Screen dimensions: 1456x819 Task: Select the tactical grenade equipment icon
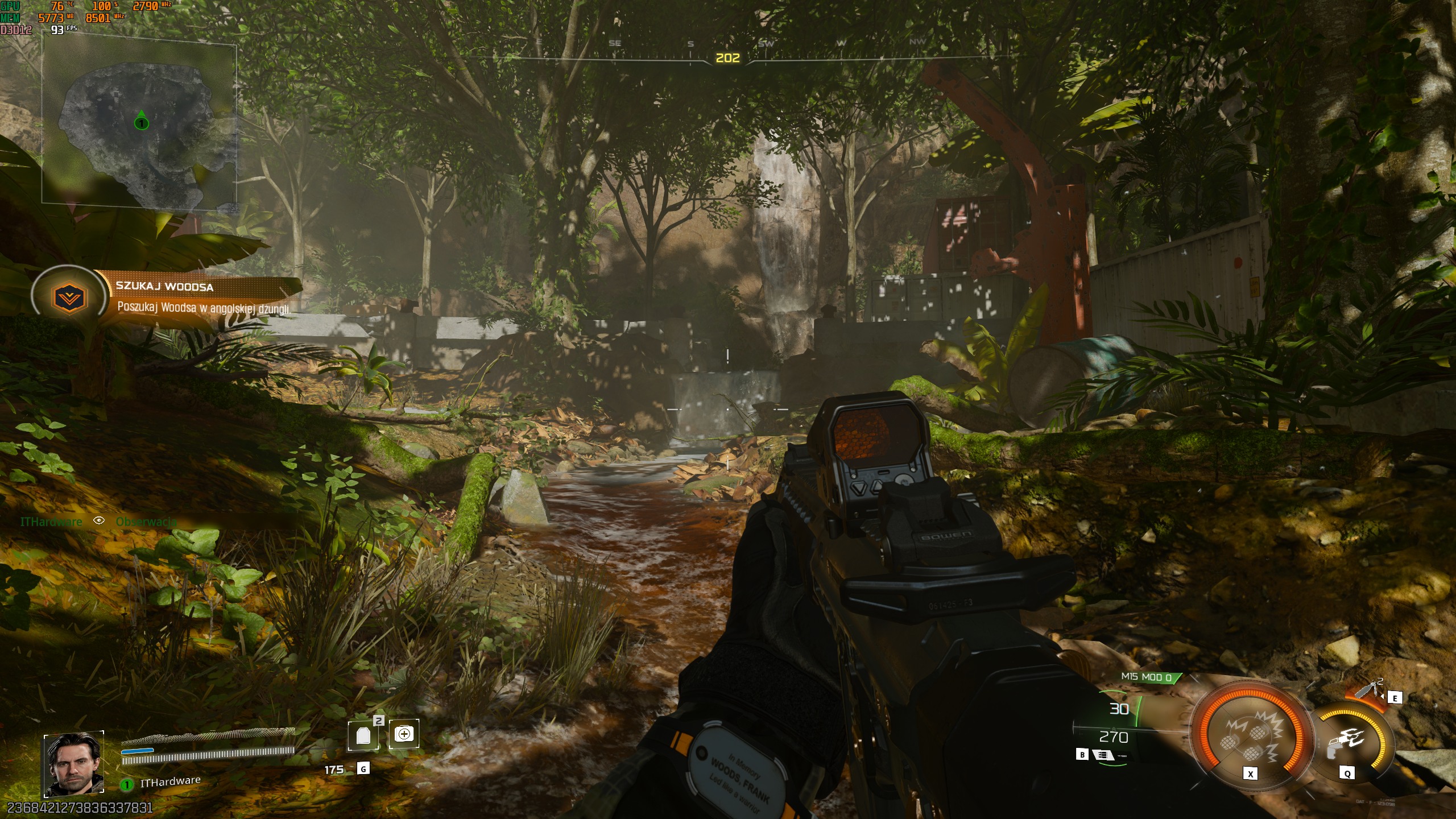click(x=1368, y=690)
